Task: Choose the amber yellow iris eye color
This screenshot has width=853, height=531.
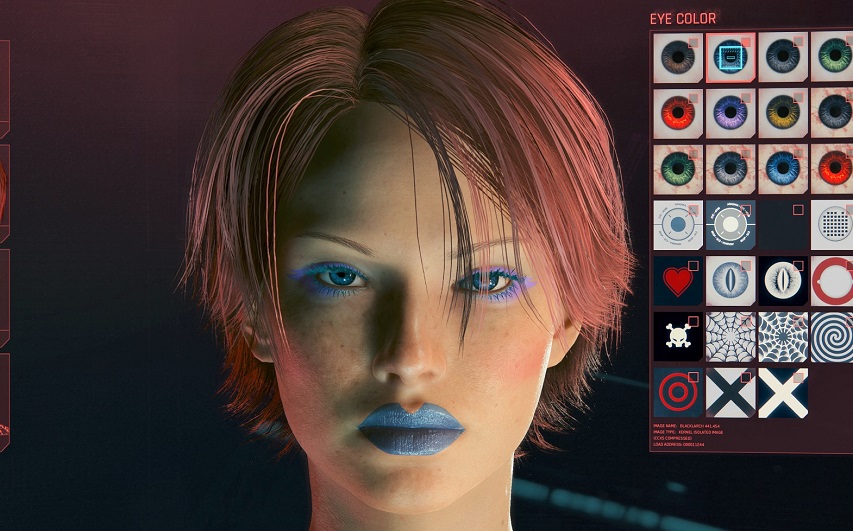Action: [783, 113]
